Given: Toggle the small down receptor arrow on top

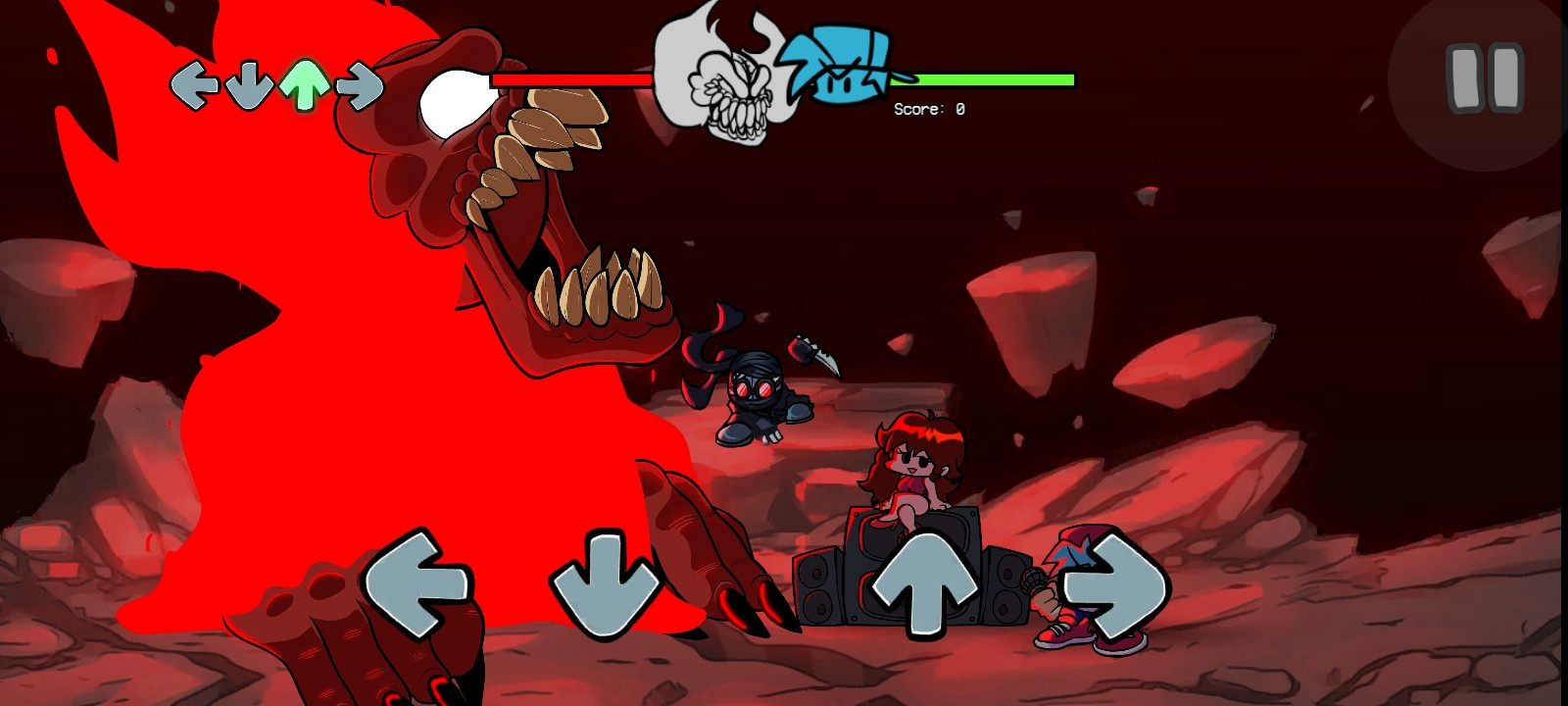Looking at the screenshot, I should [247, 83].
